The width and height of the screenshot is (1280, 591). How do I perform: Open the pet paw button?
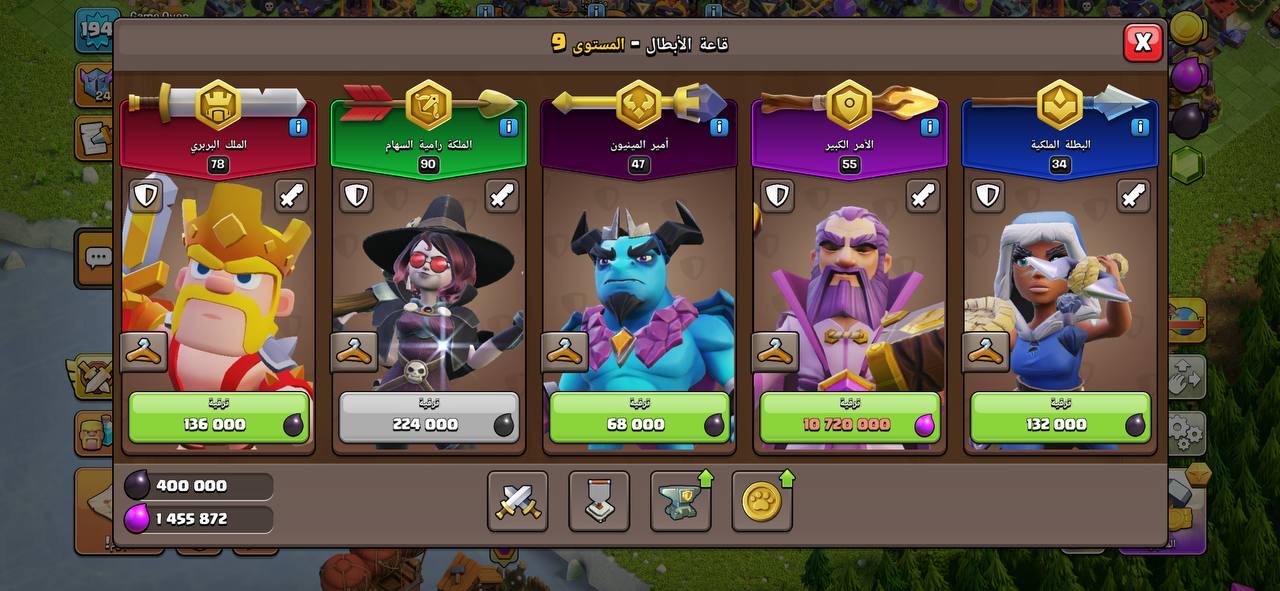coord(762,501)
